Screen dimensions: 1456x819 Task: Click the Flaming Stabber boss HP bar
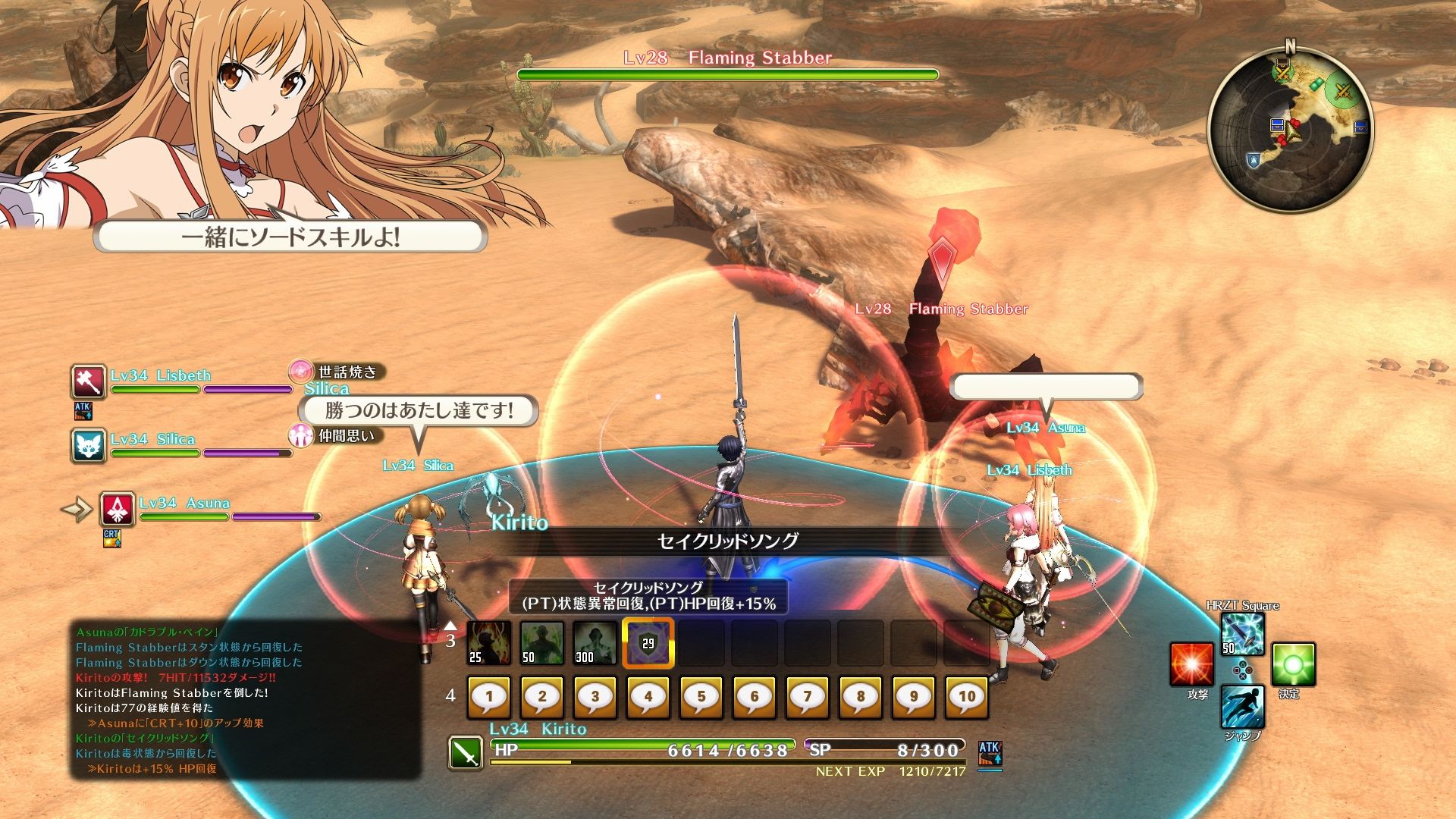726,74
